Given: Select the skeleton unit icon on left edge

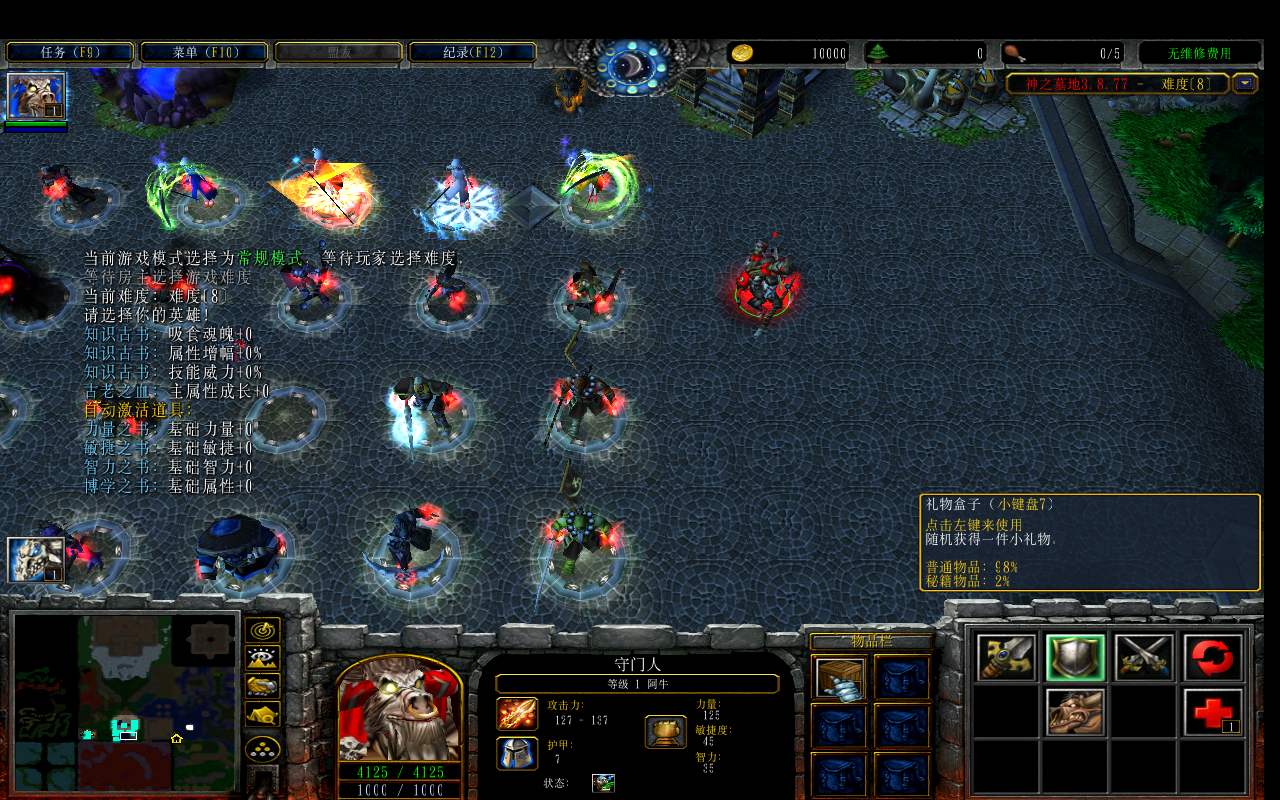Looking at the screenshot, I should tap(36, 560).
